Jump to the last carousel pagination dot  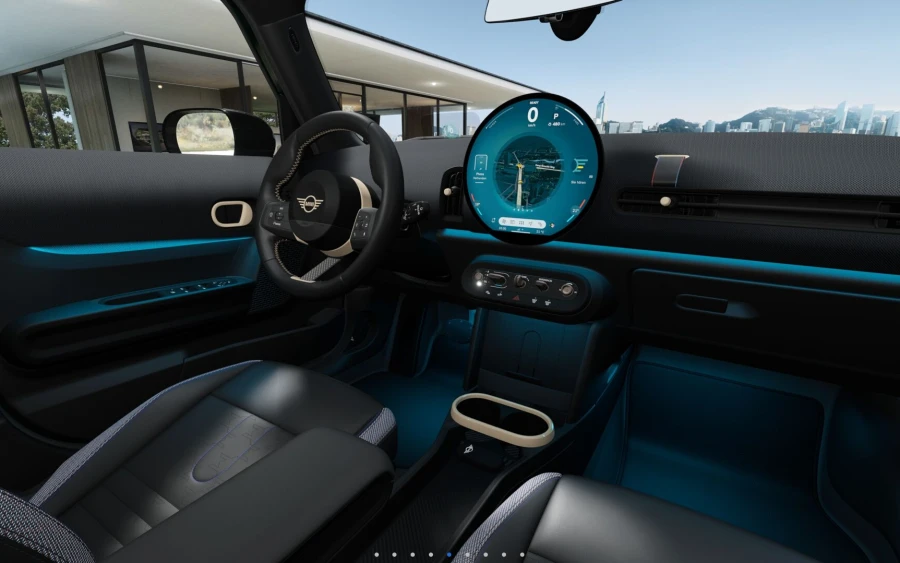522,554
